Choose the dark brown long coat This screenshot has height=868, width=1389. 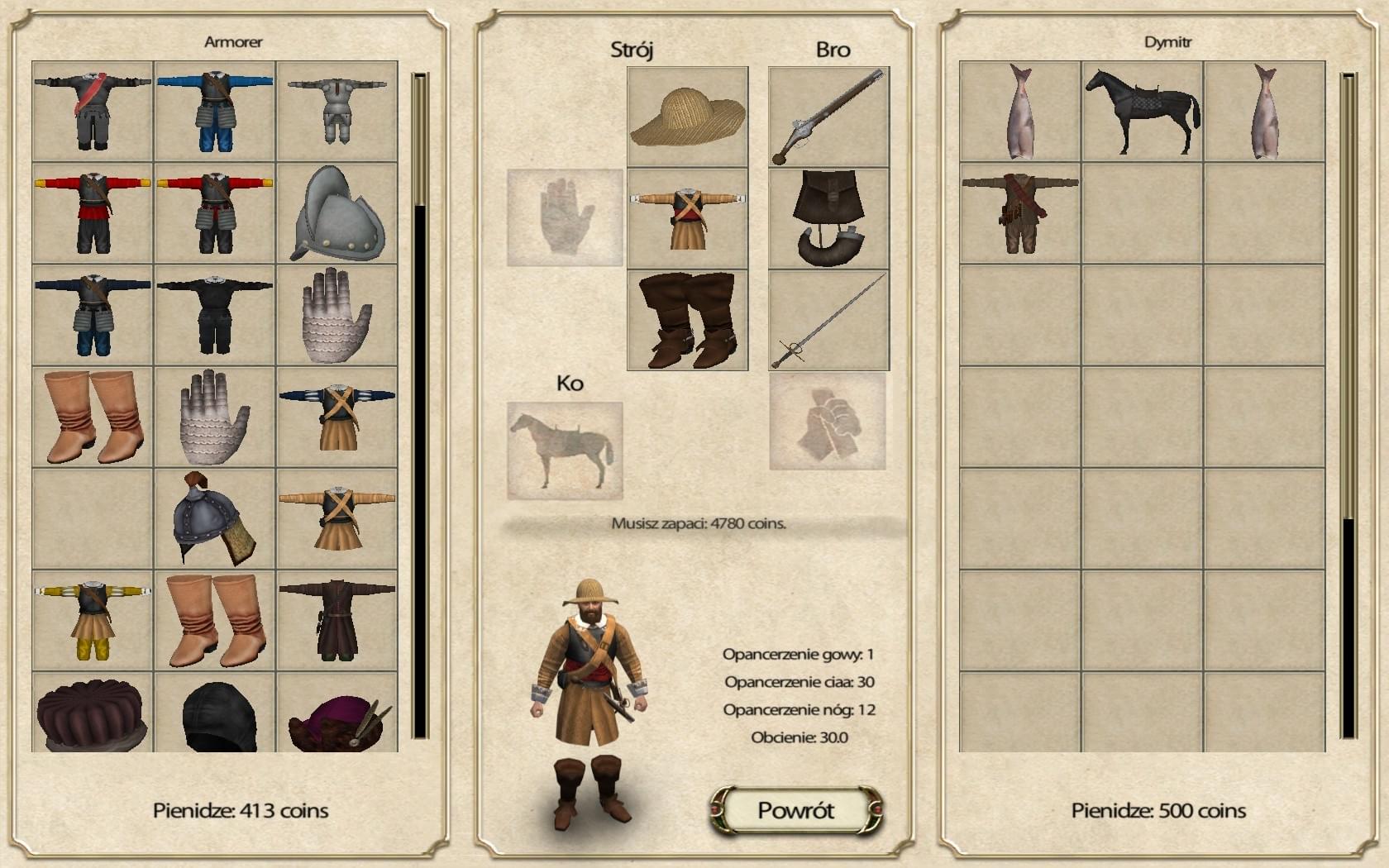337,620
